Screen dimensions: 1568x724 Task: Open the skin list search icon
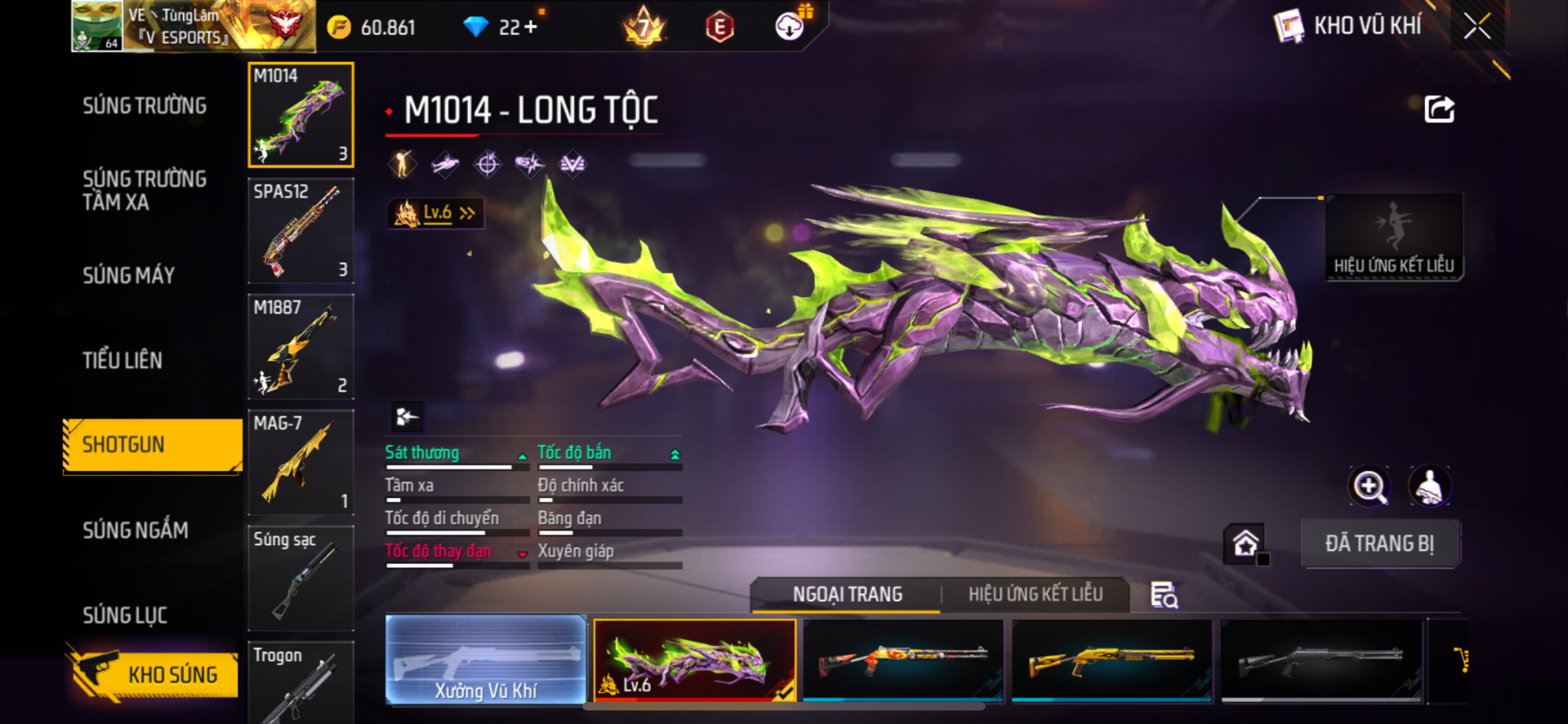point(1164,596)
